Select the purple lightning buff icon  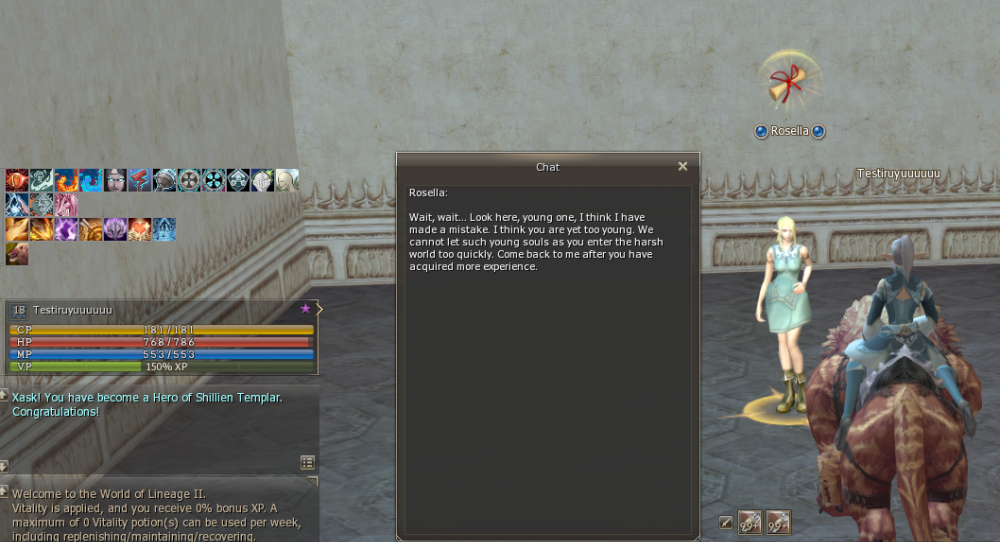click(x=66, y=229)
